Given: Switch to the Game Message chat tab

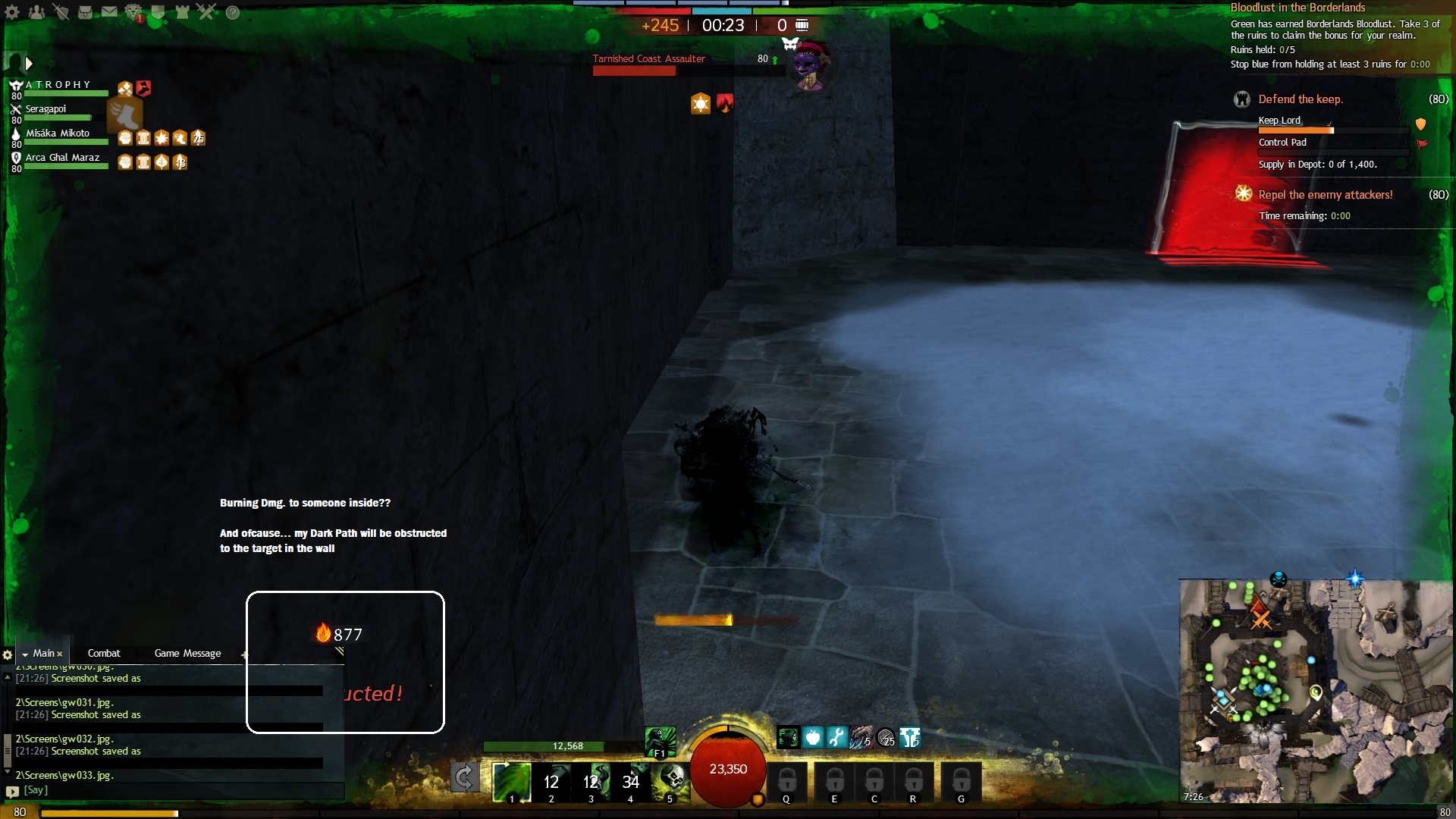Looking at the screenshot, I should (187, 653).
